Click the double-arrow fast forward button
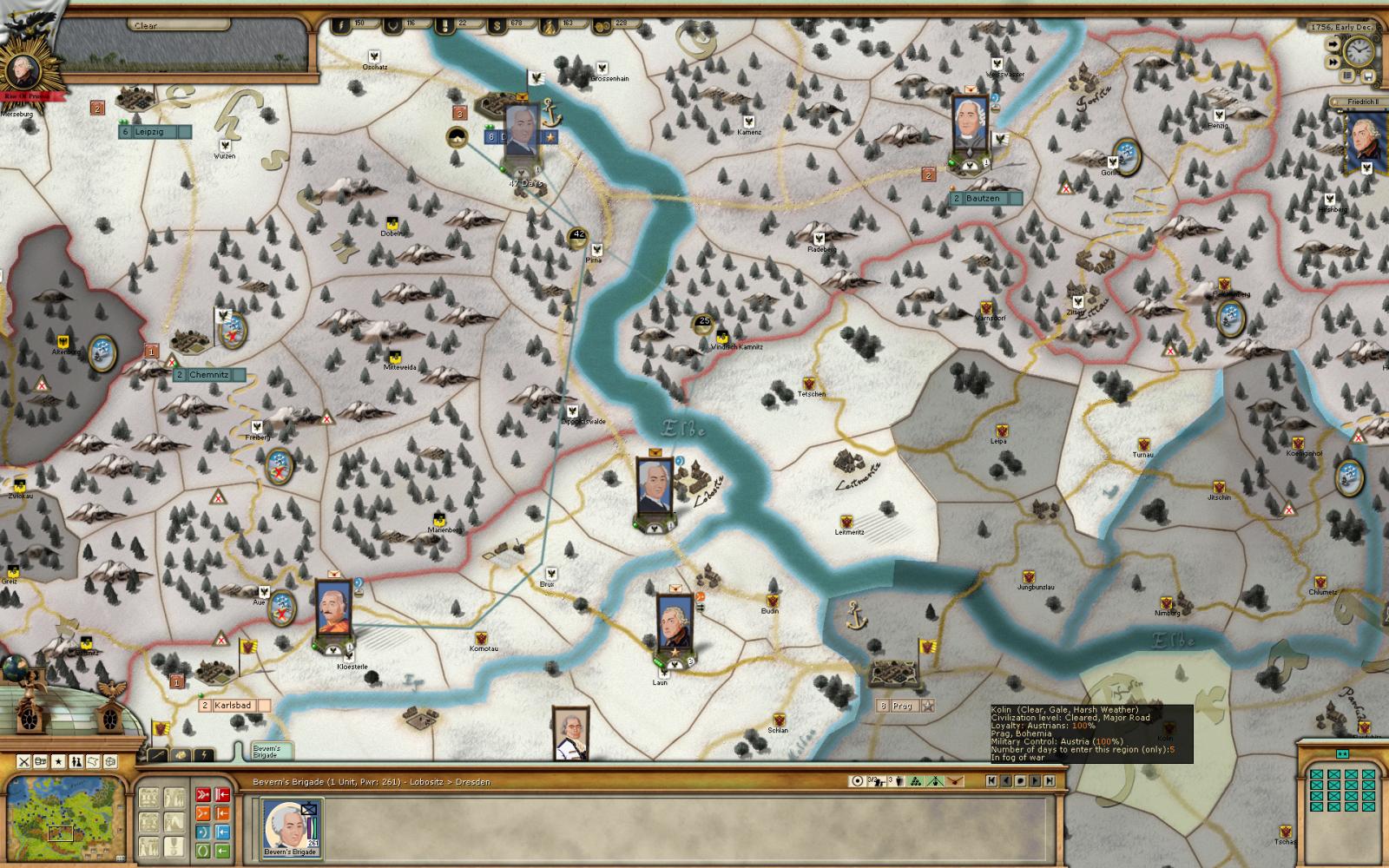 (x=1333, y=63)
